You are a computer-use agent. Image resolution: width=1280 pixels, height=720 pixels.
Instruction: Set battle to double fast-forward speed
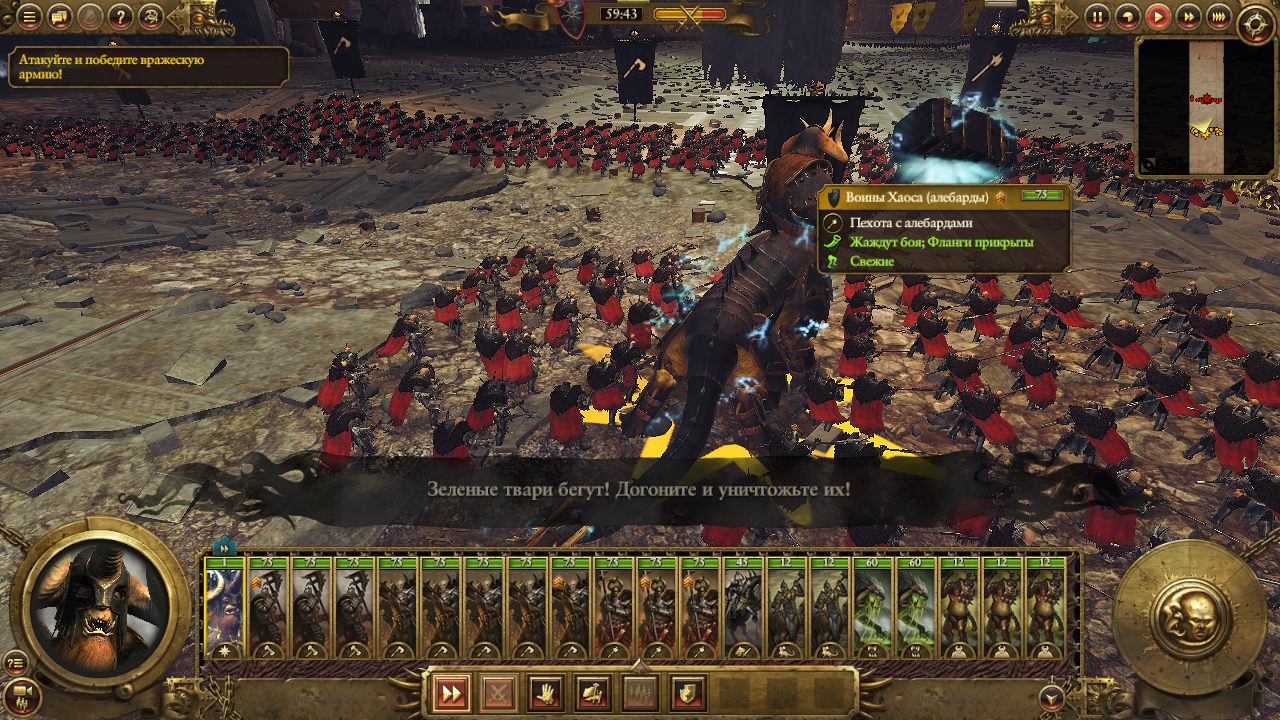(1188, 16)
